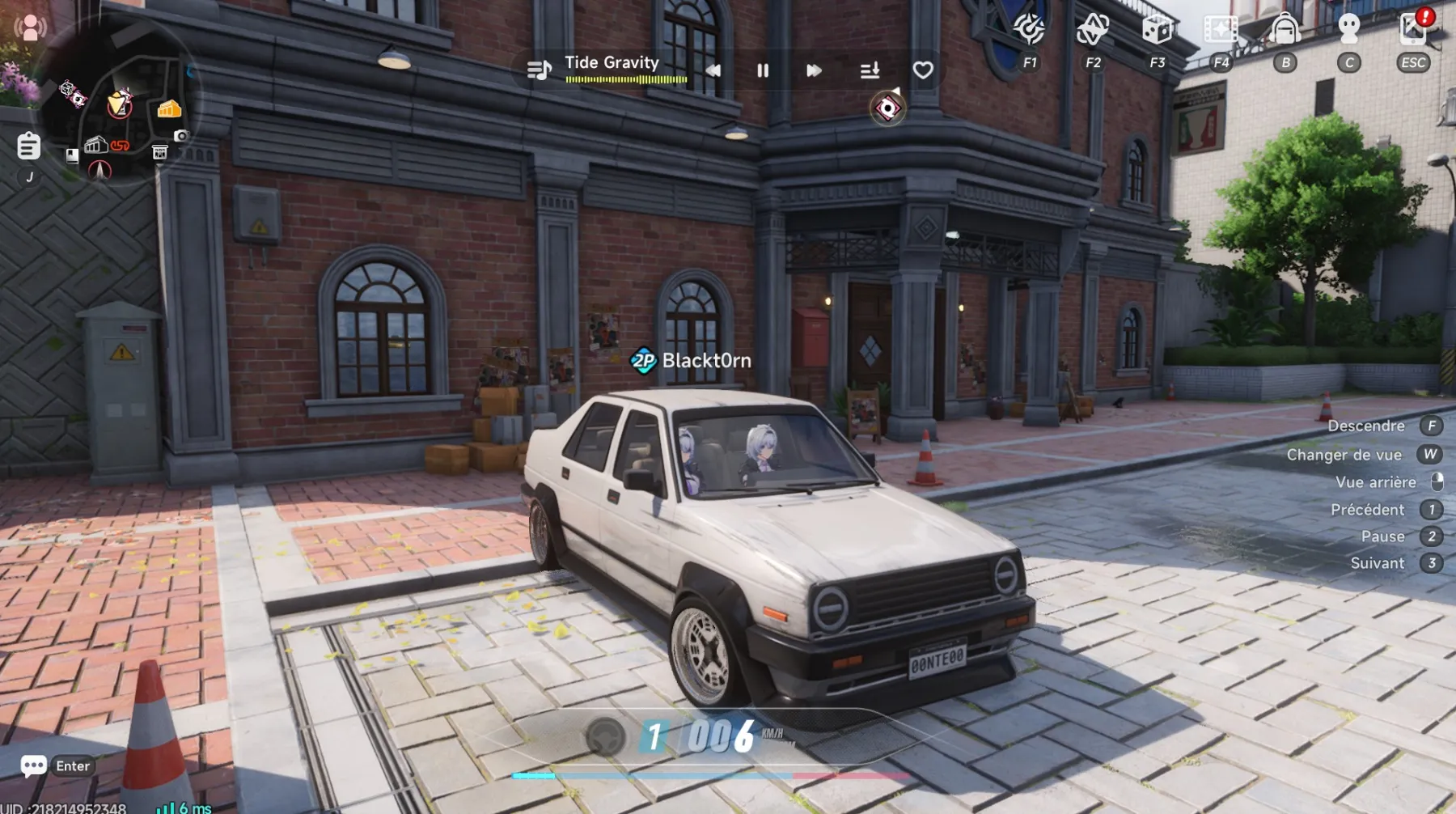Select the orange shop building on minimap

pos(169,108)
